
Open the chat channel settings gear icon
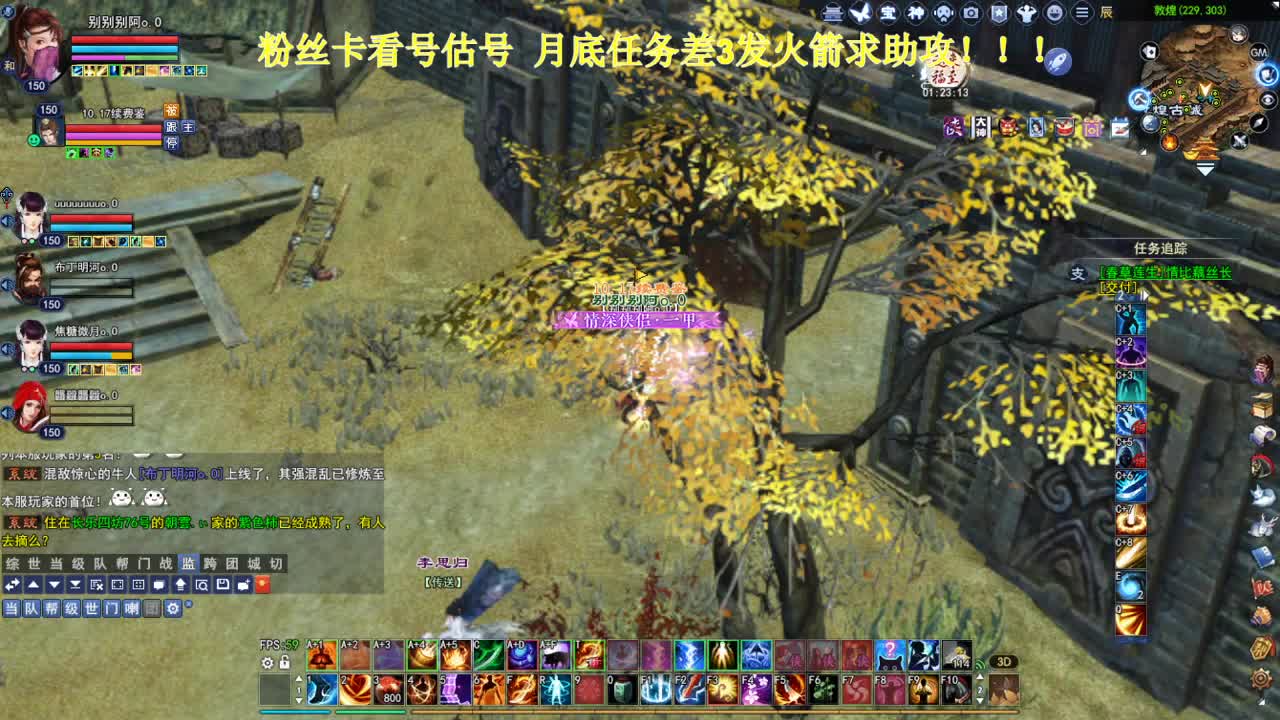pos(173,609)
